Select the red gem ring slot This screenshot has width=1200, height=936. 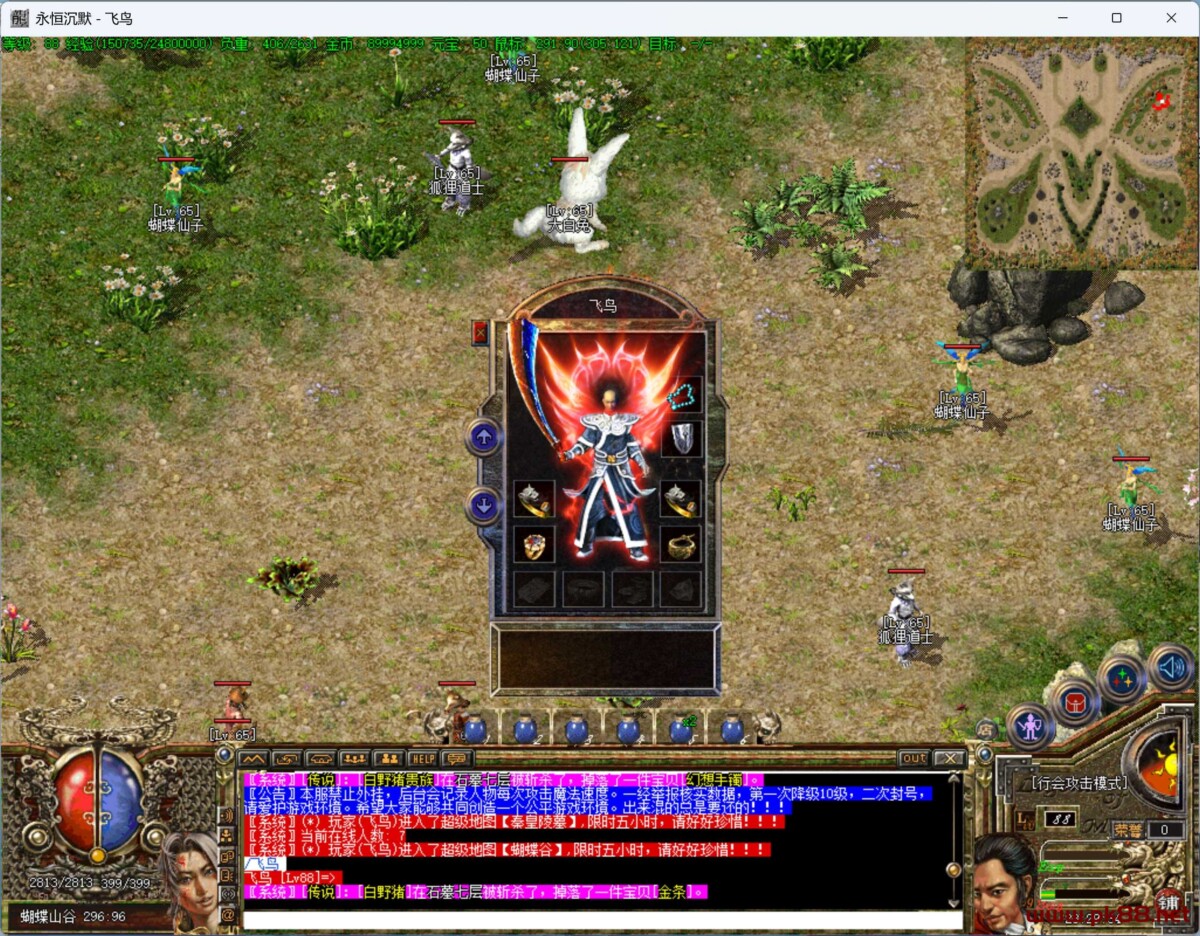pyautogui.click(x=534, y=545)
